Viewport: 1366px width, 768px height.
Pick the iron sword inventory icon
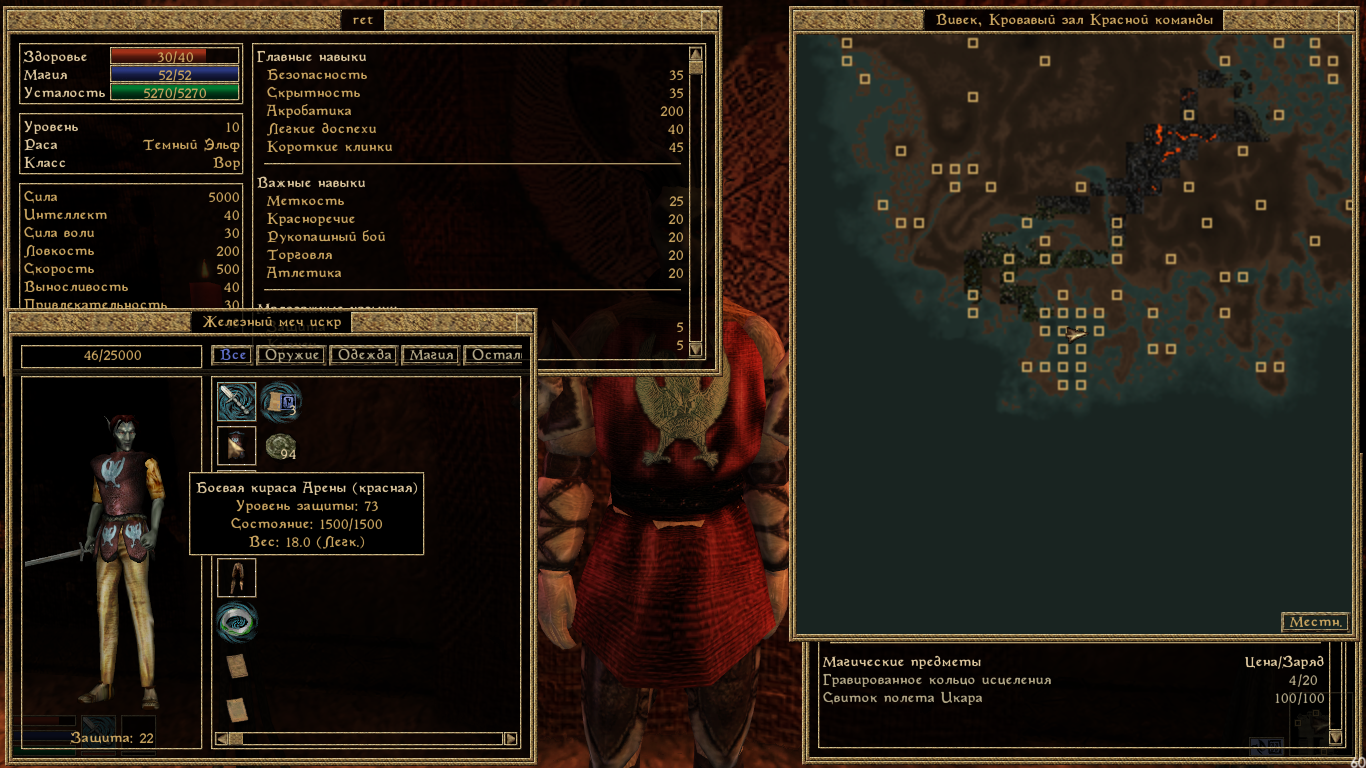[237, 402]
